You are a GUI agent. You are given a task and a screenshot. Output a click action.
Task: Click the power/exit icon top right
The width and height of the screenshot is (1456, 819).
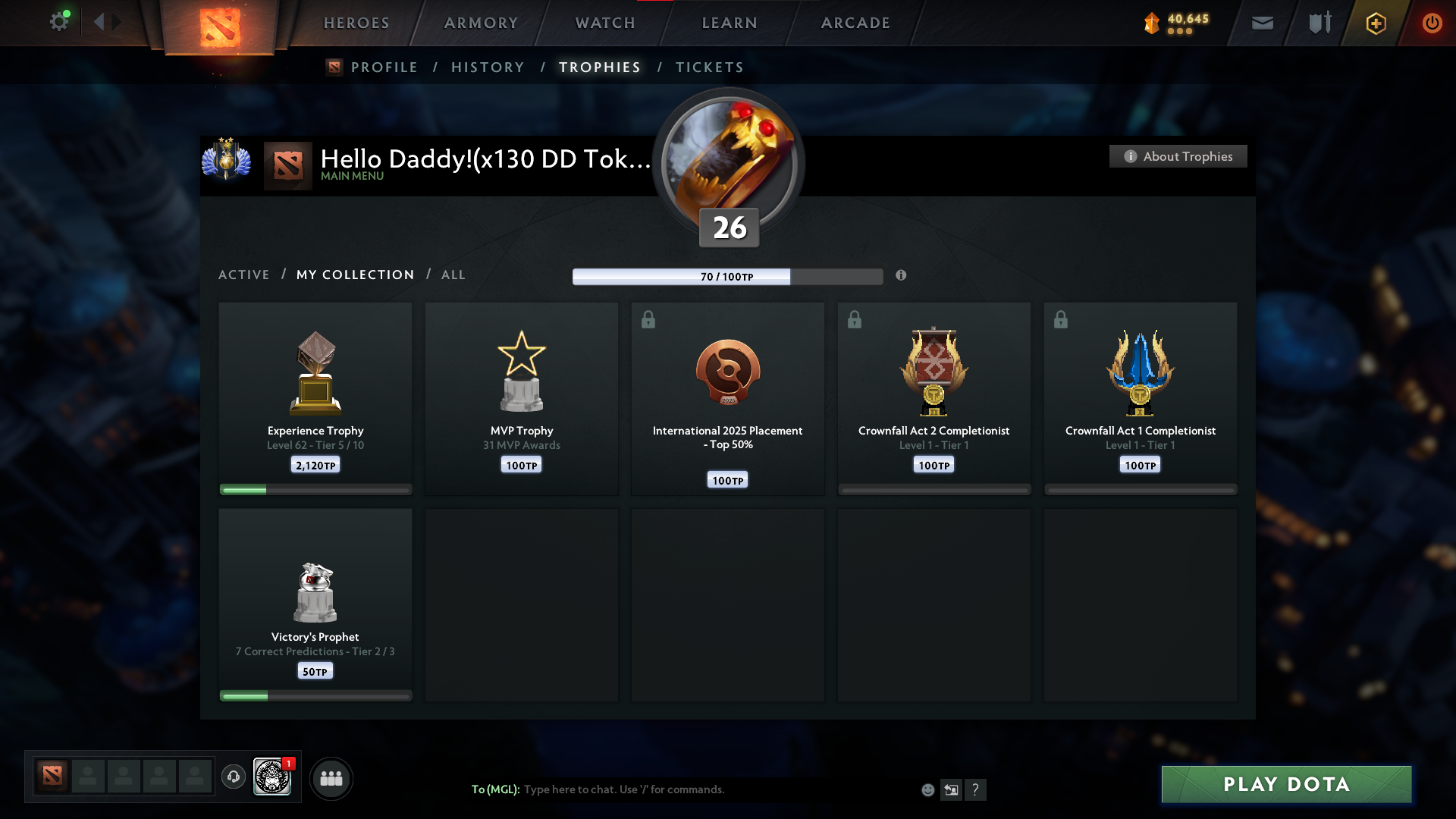pos(1432,23)
